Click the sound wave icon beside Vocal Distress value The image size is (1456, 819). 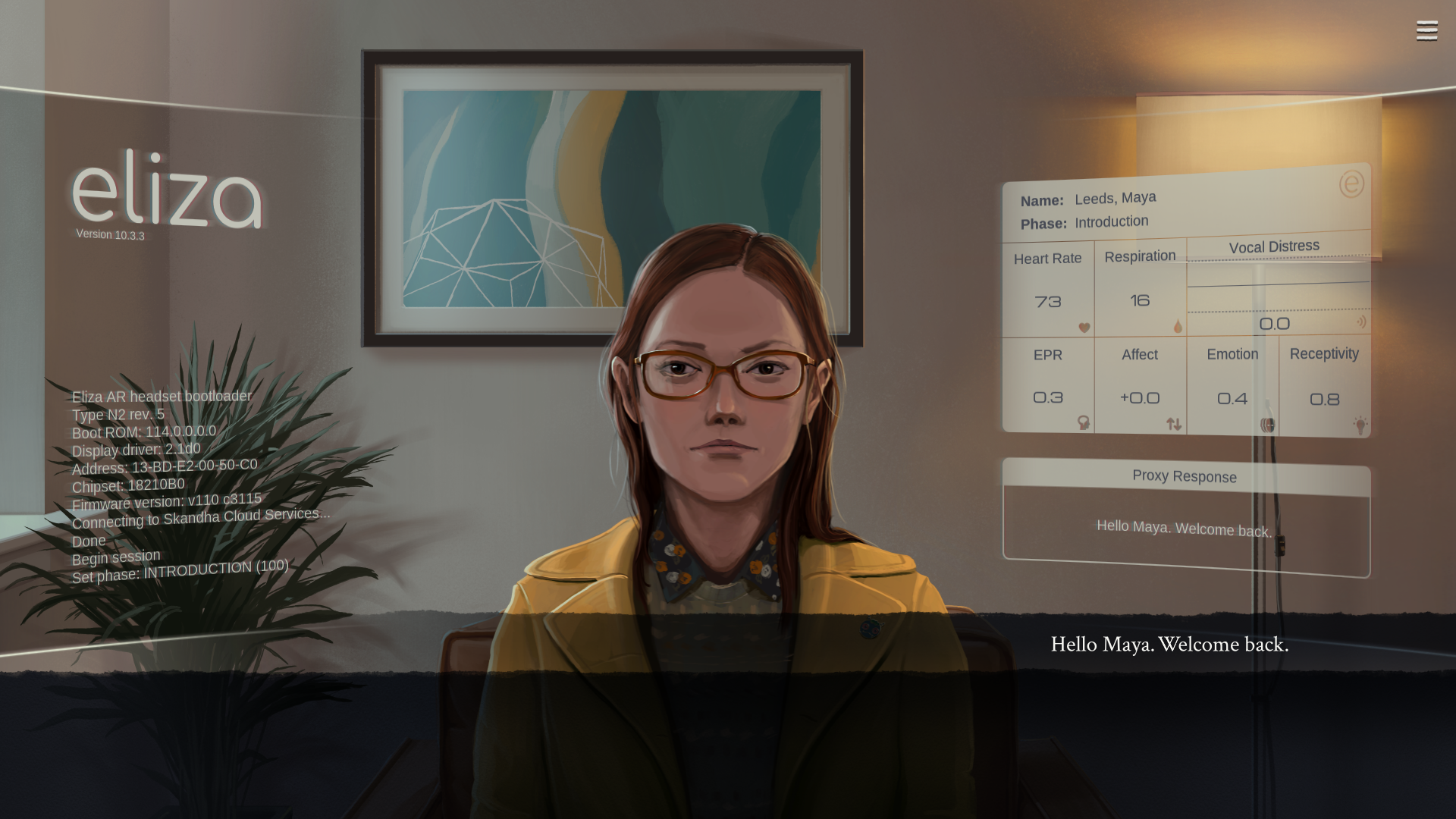point(1363,321)
